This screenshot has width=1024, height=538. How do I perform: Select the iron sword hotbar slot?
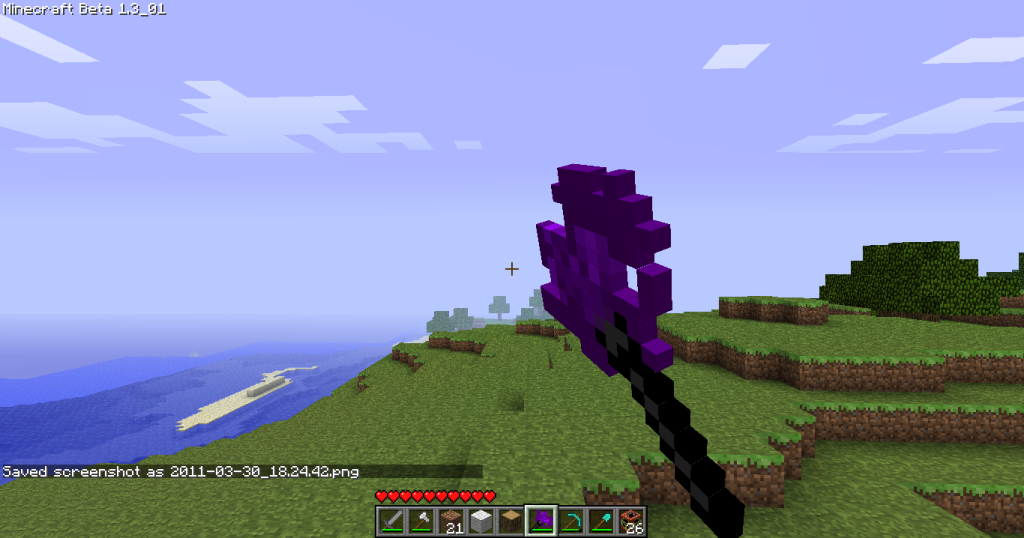pyautogui.click(x=391, y=521)
